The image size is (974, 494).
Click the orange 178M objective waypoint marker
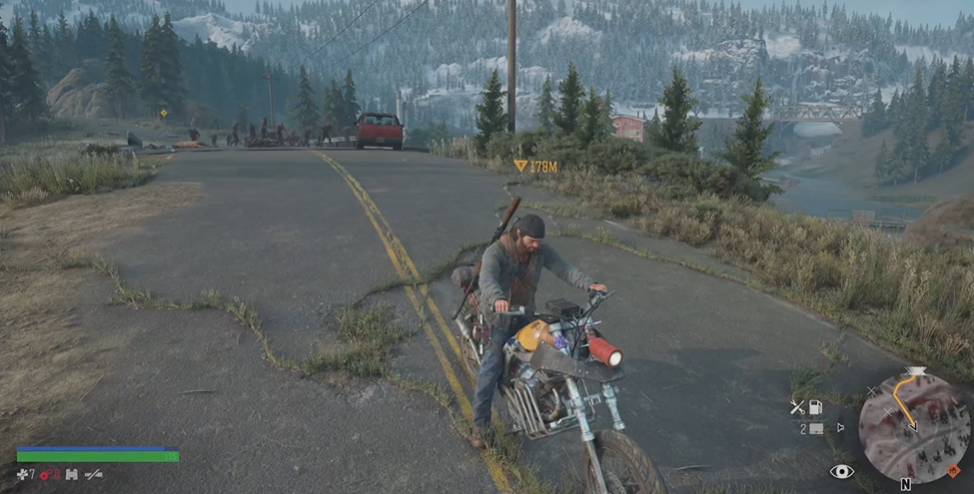point(521,166)
